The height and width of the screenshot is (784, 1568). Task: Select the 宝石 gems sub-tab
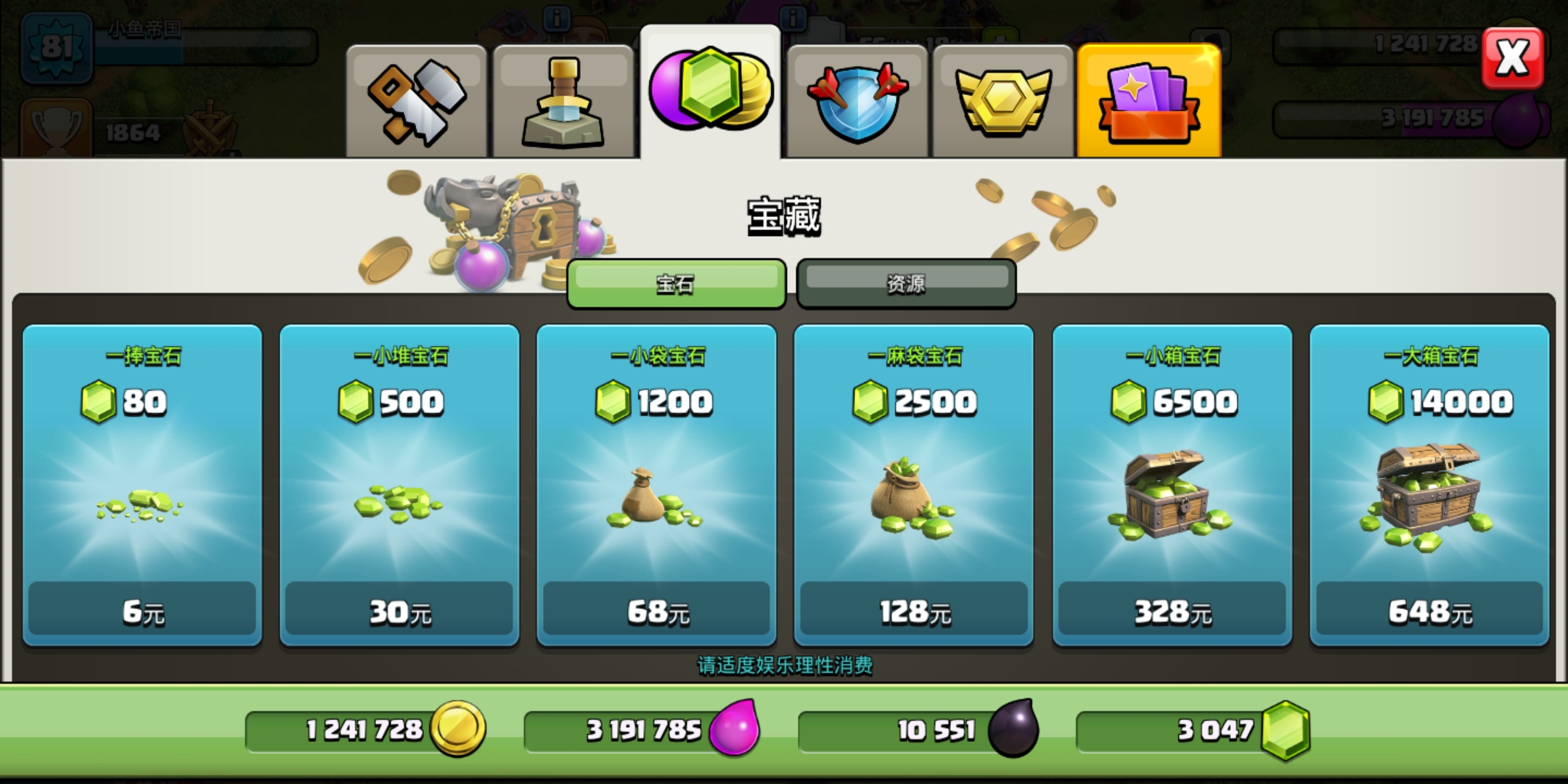click(676, 283)
